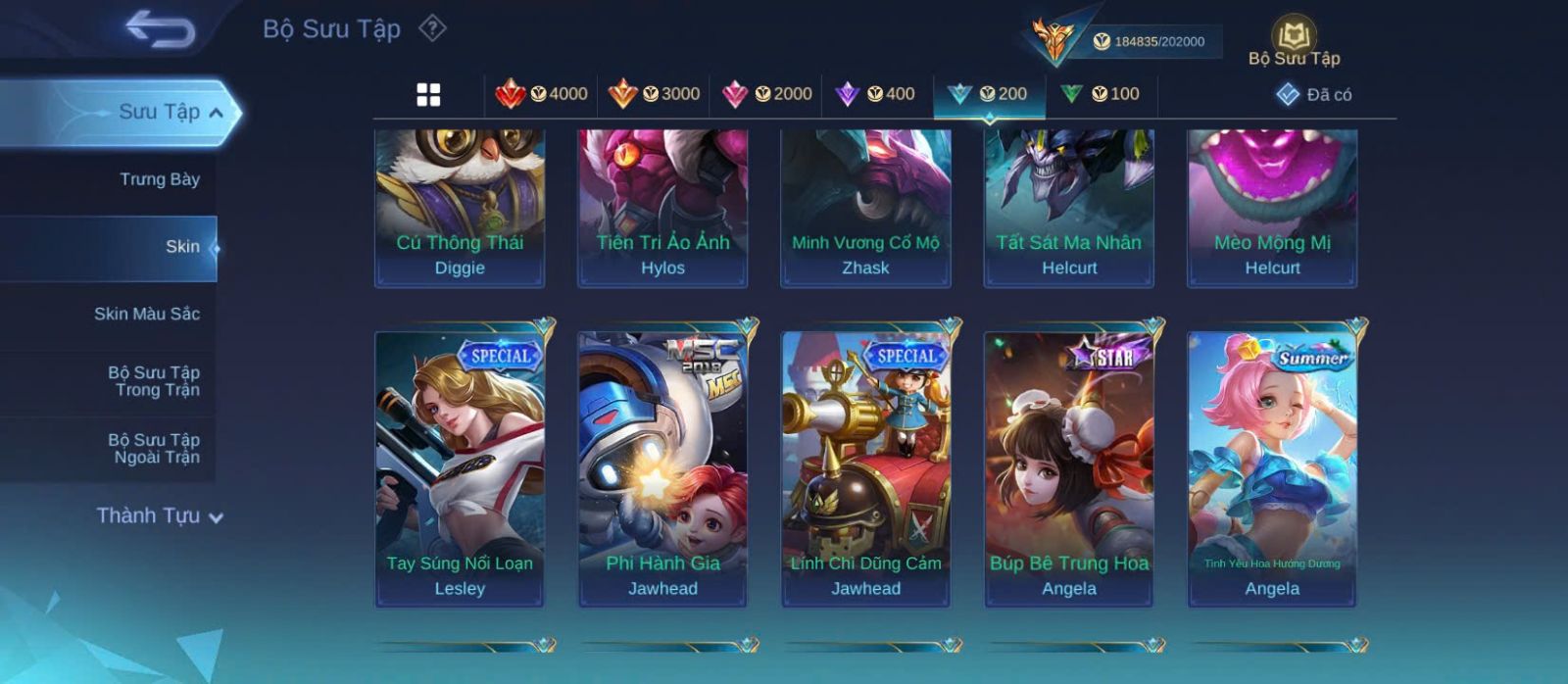Select Lesley's Tay Súng Nổi Loạn skin
Screen dimensions: 1568x684
point(460,467)
